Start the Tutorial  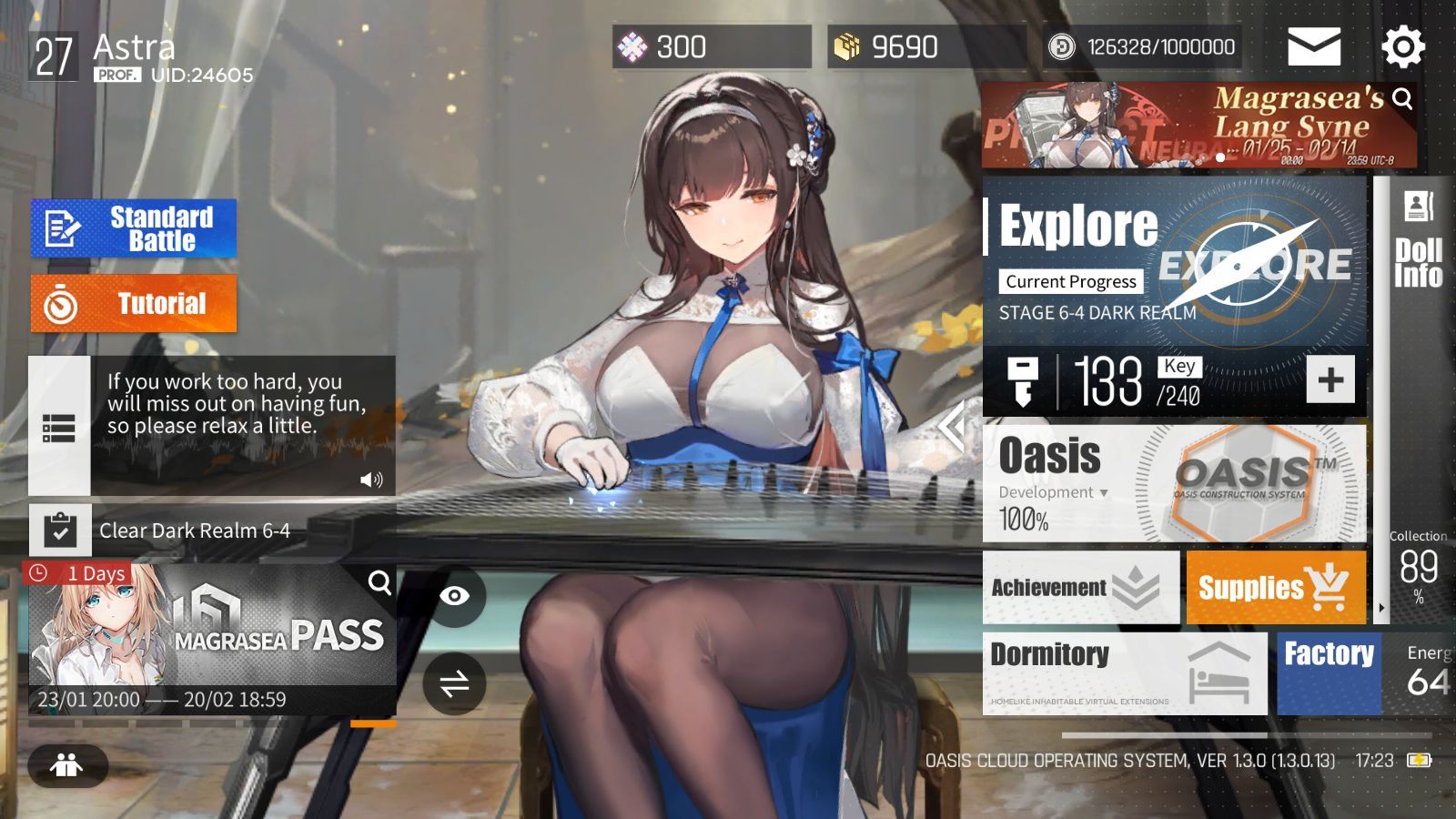(134, 304)
